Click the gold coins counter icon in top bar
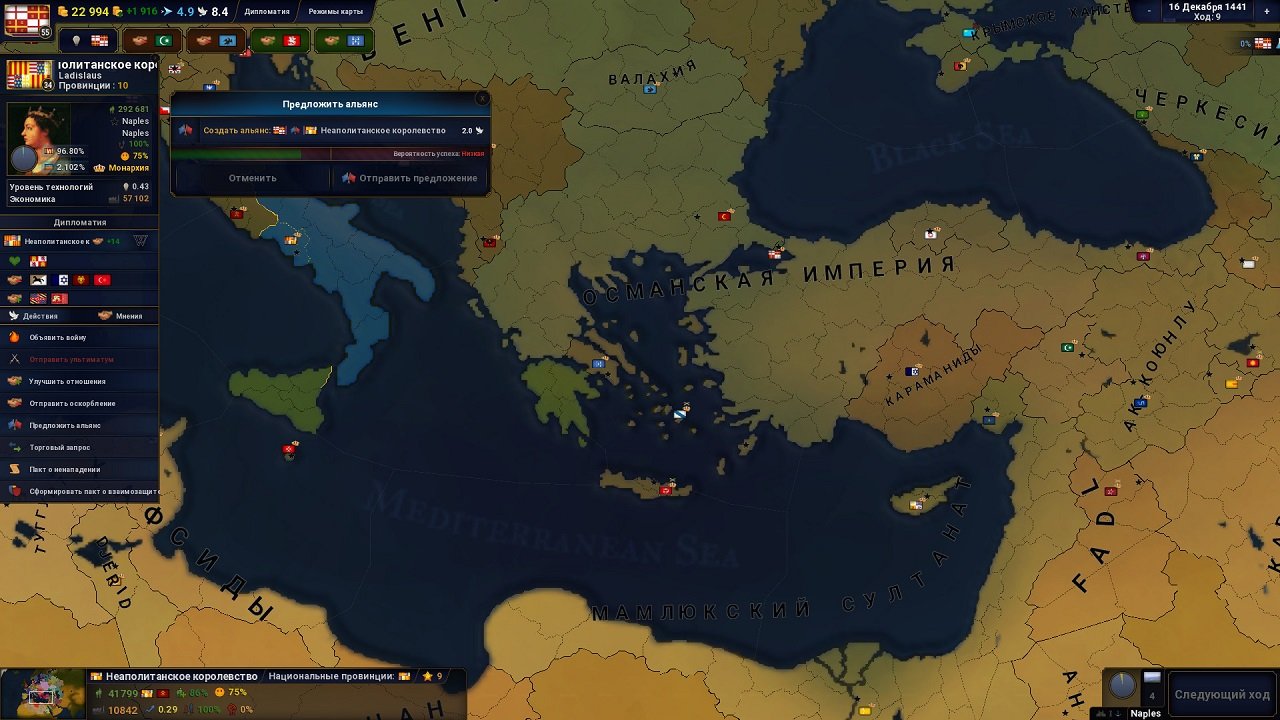The height and width of the screenshot is (720, 1280). click(62, 11)
